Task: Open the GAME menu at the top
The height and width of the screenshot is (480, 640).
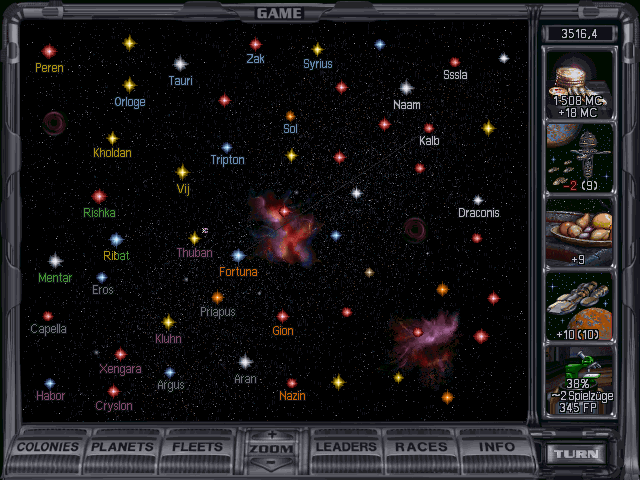Action: 279,13
